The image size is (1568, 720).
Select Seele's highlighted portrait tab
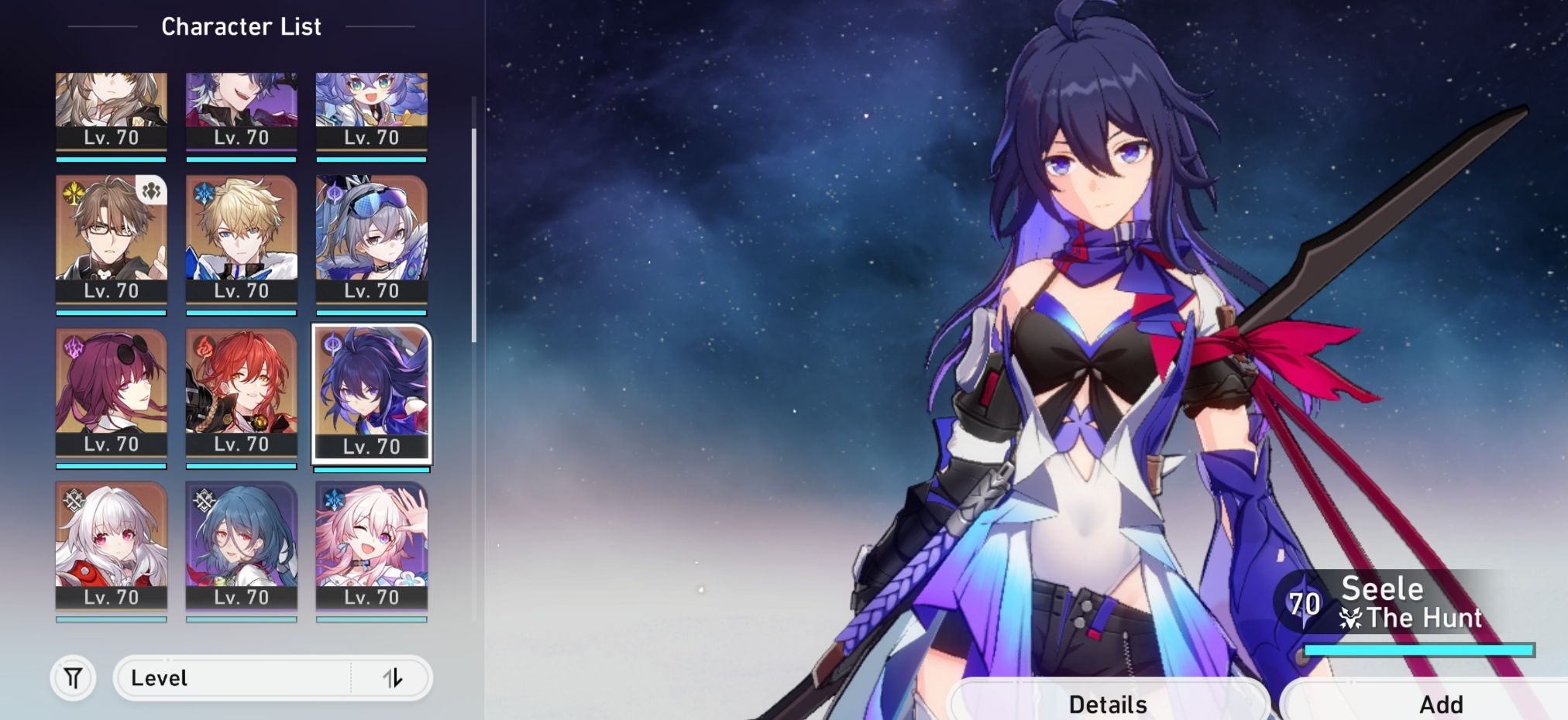(372, 396)
